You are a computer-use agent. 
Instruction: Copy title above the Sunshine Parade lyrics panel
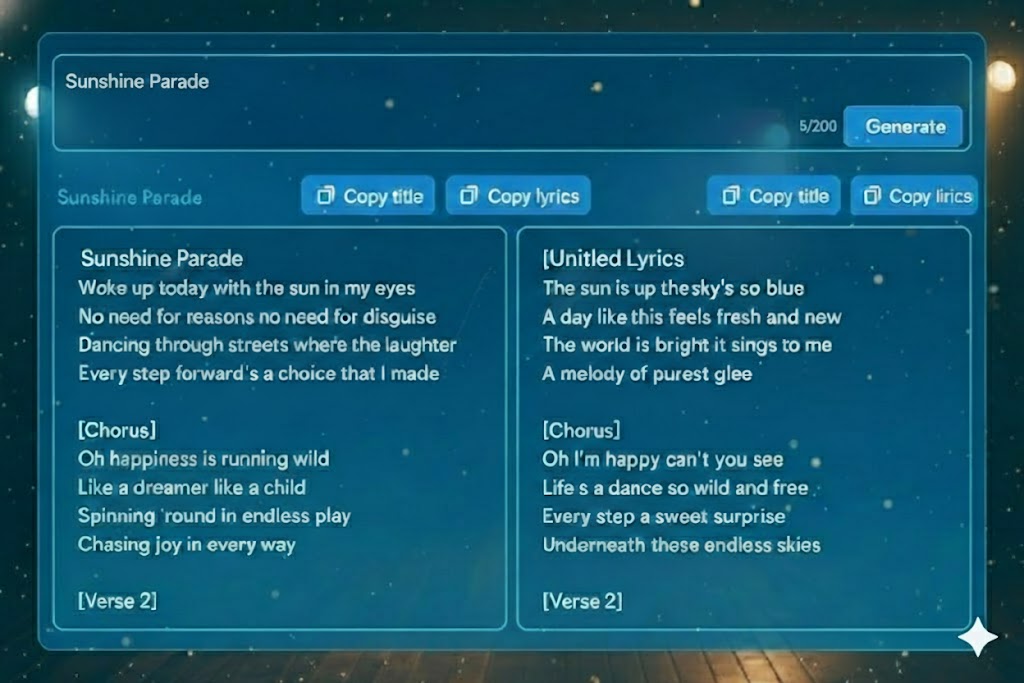(368, 196)
